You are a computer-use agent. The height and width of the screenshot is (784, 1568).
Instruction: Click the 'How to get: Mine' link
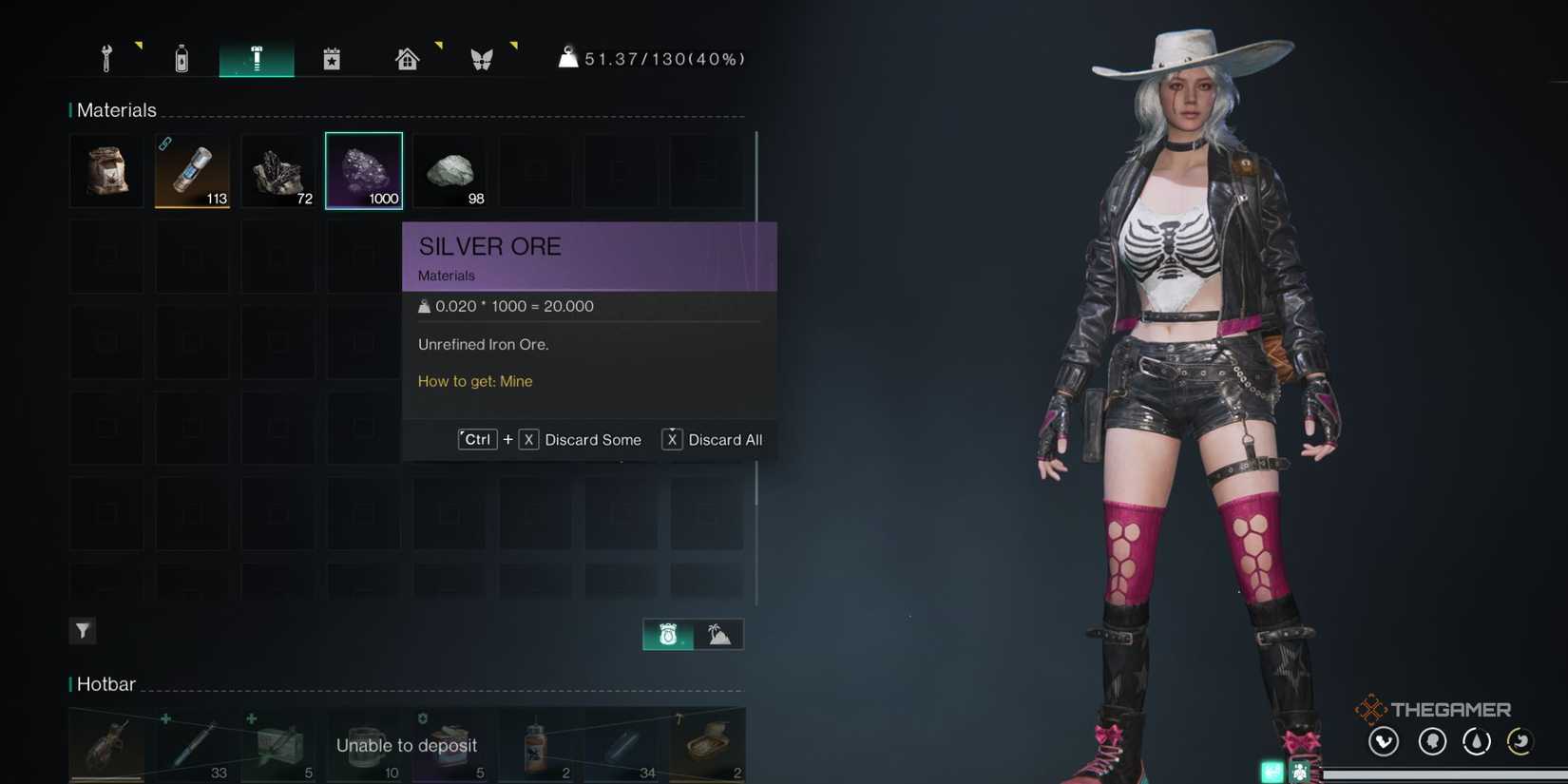tap(475, 380)
